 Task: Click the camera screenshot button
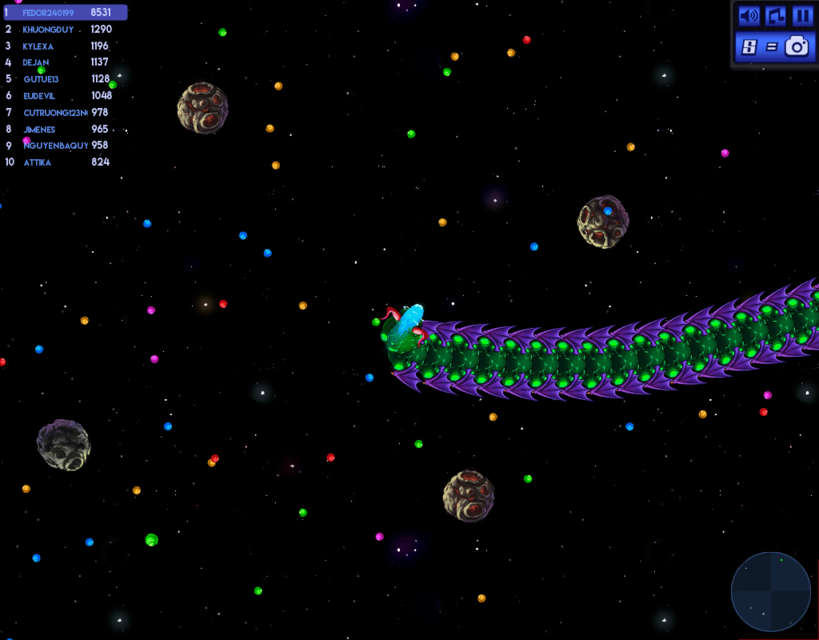click(796, 46)
